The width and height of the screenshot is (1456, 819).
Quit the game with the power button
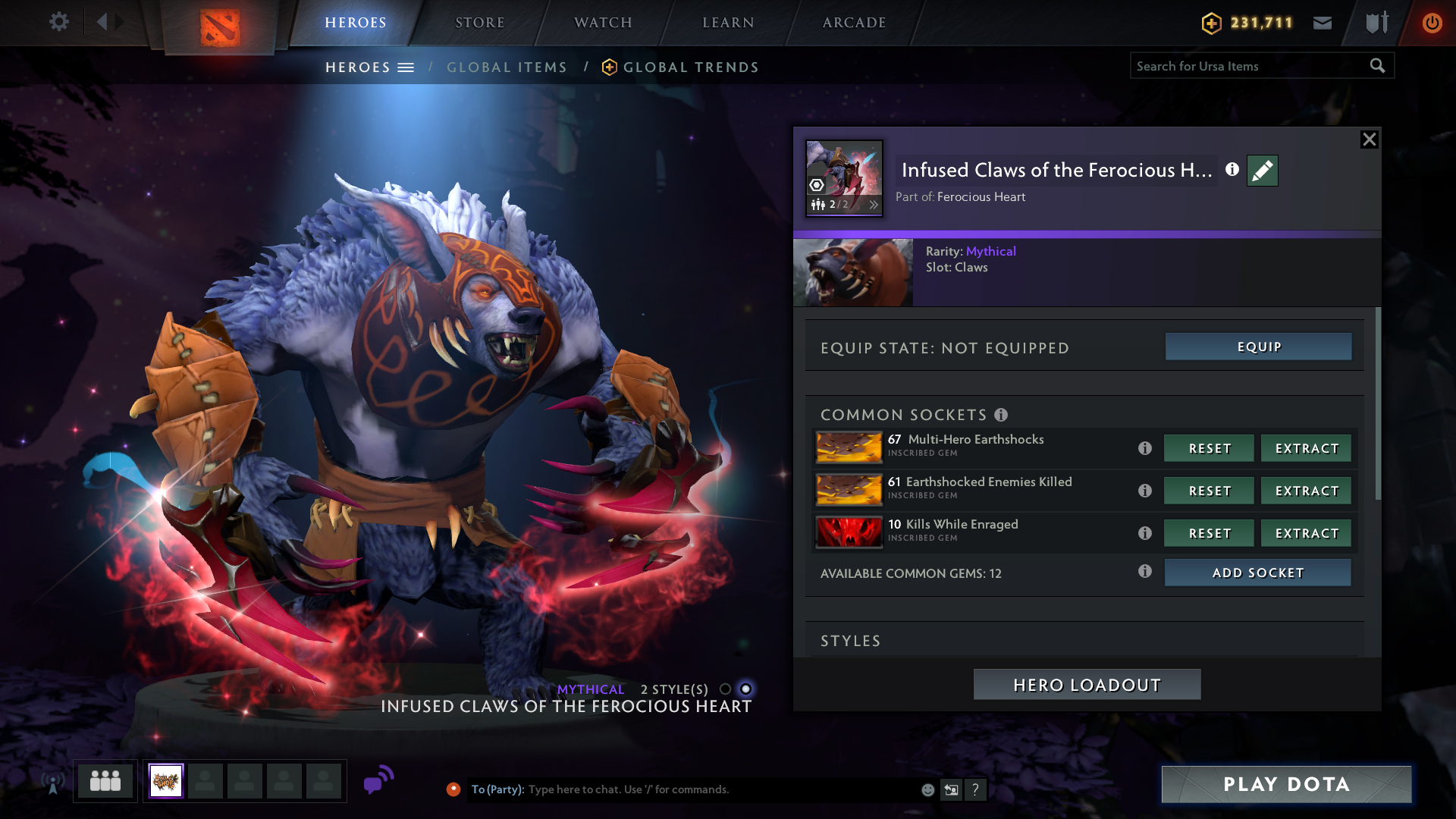[x=1432, y=23]
